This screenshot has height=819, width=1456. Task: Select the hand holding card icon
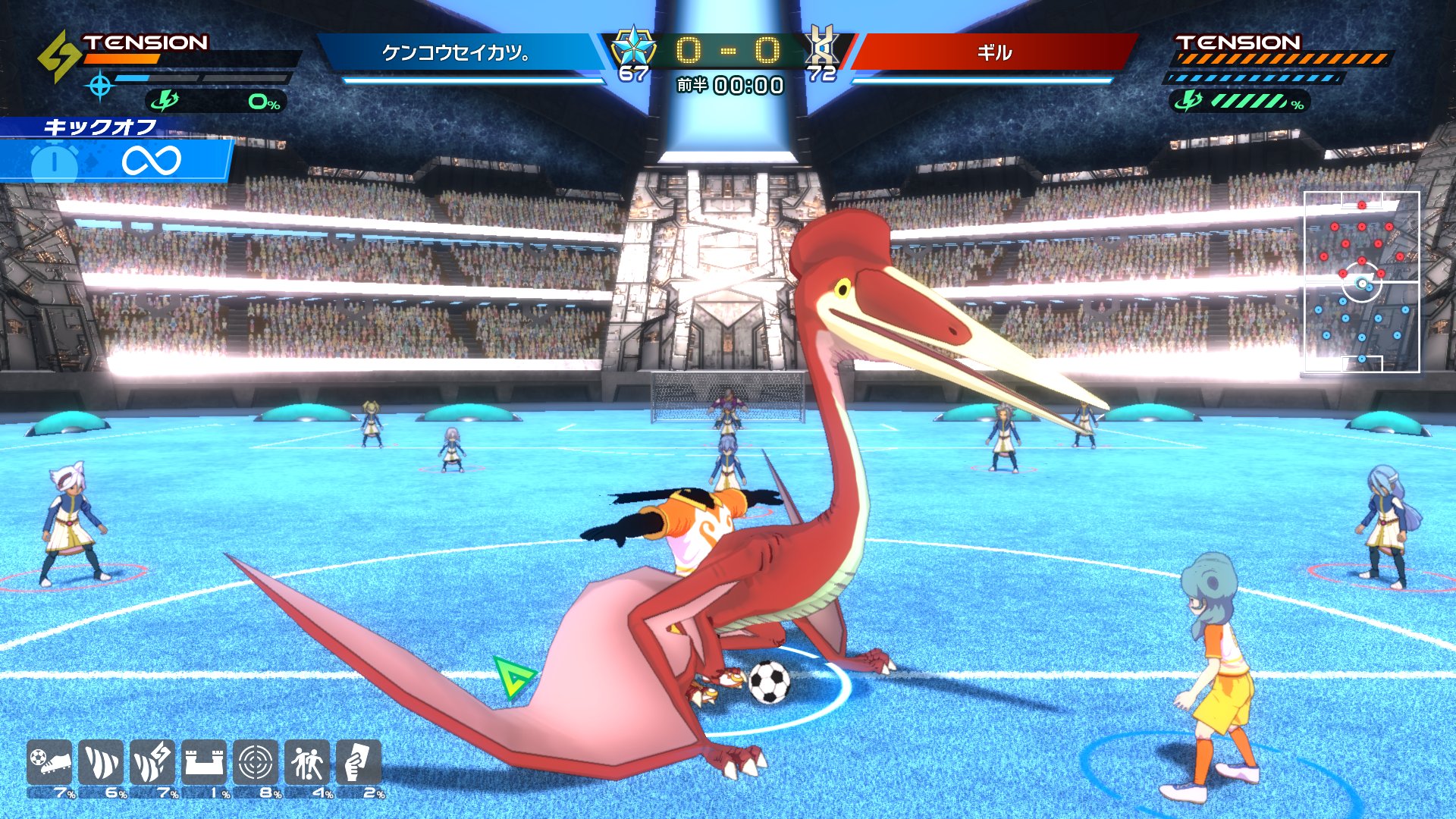tap(358, 762)
